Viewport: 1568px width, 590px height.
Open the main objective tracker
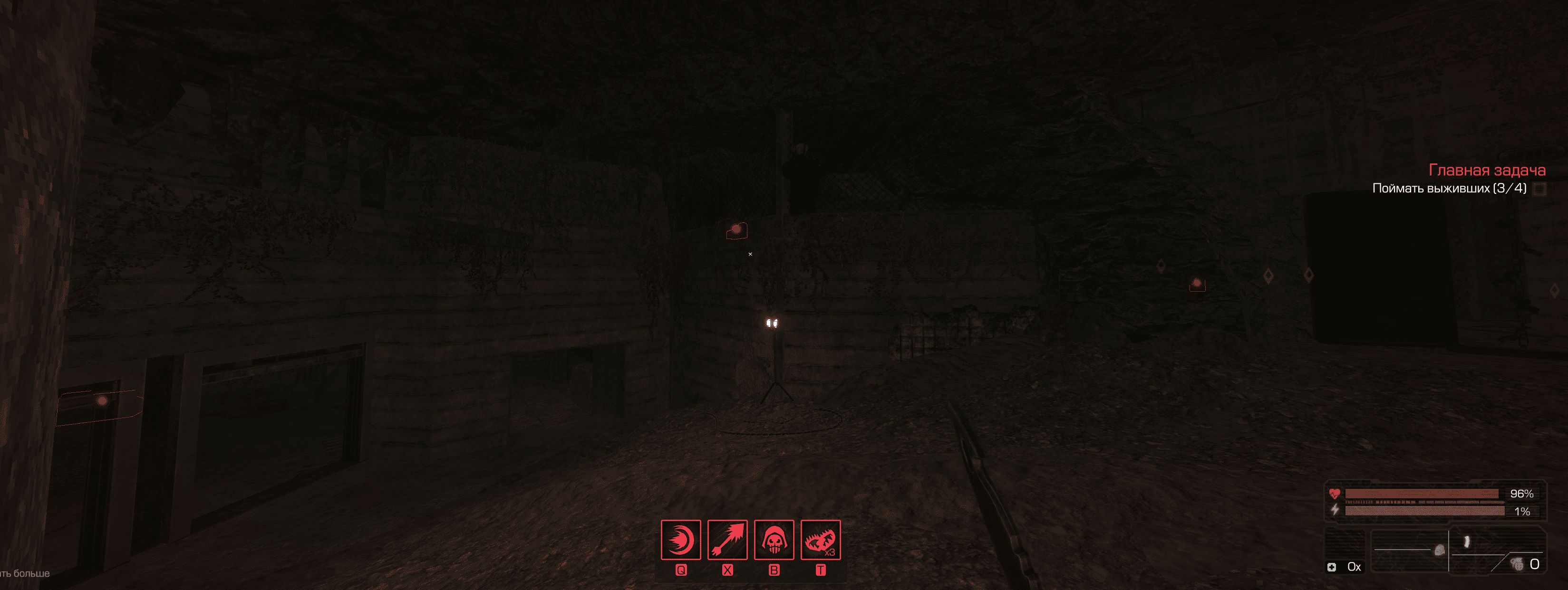click(1486, 171)
